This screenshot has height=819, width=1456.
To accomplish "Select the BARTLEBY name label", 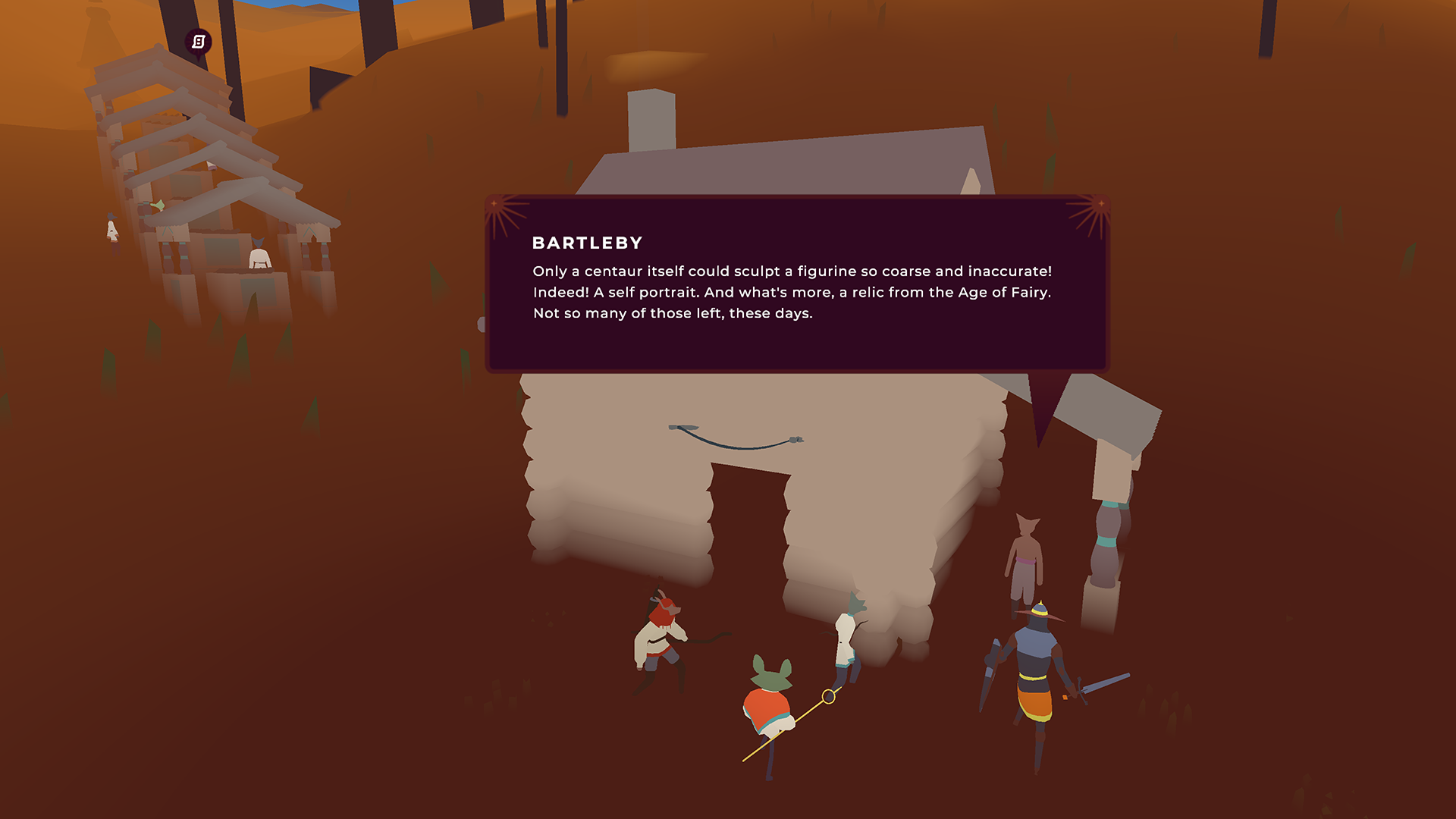I will (585, 243).
